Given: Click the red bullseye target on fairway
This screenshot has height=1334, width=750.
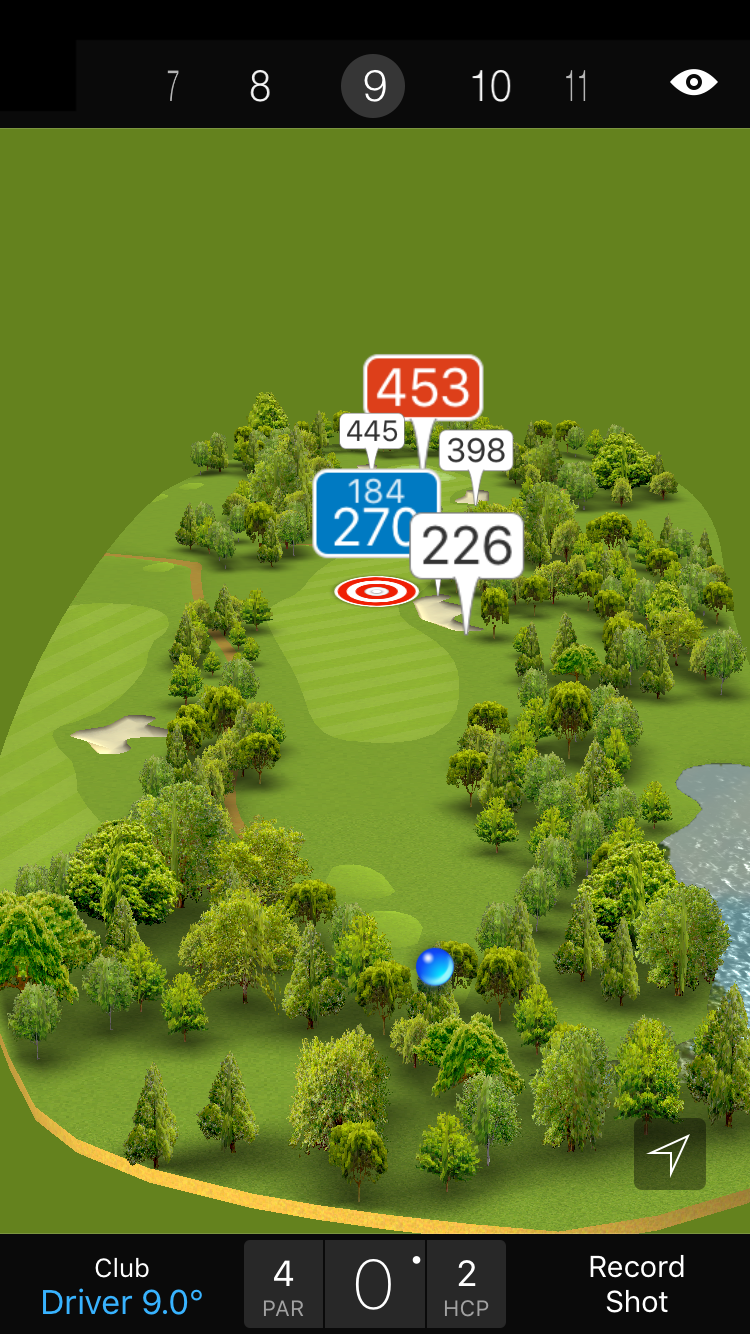Looking at the screenshot, I should pos(376,591).
